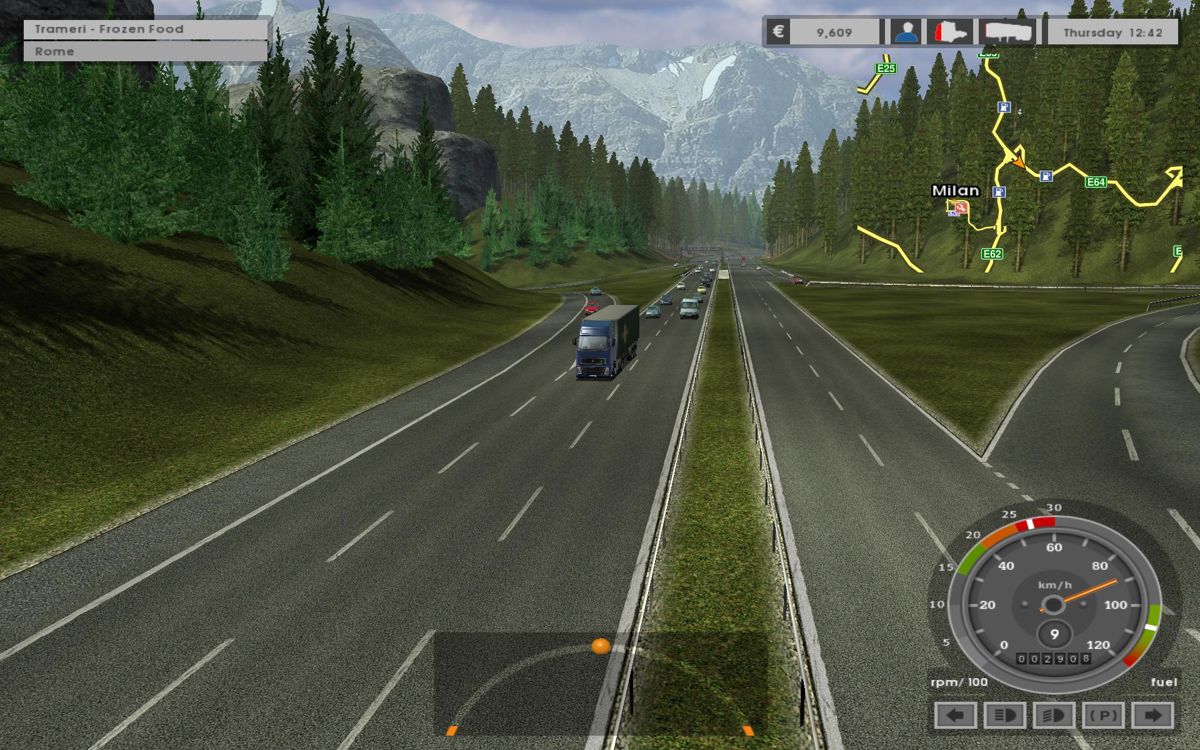
Task: Click the orange truck position arrow on map
Action: click(1018, 158)
